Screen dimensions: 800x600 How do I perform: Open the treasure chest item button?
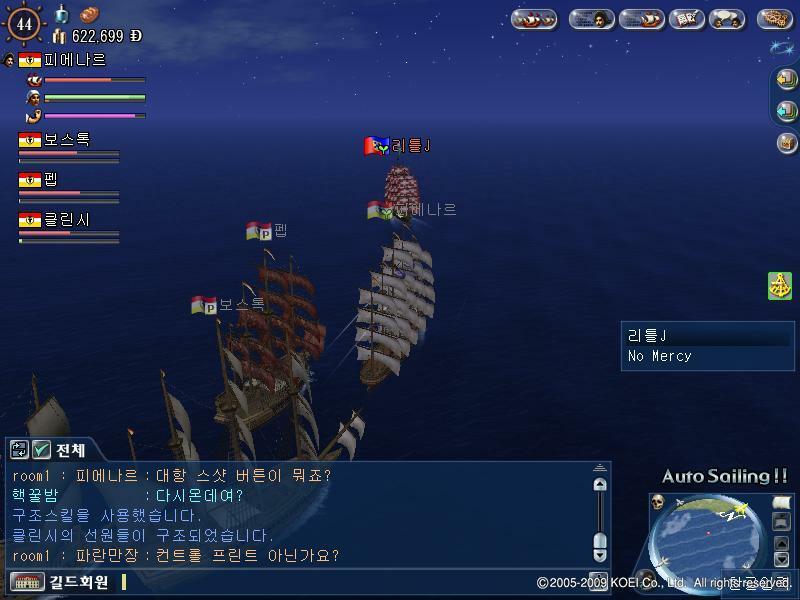click(786, 143)
